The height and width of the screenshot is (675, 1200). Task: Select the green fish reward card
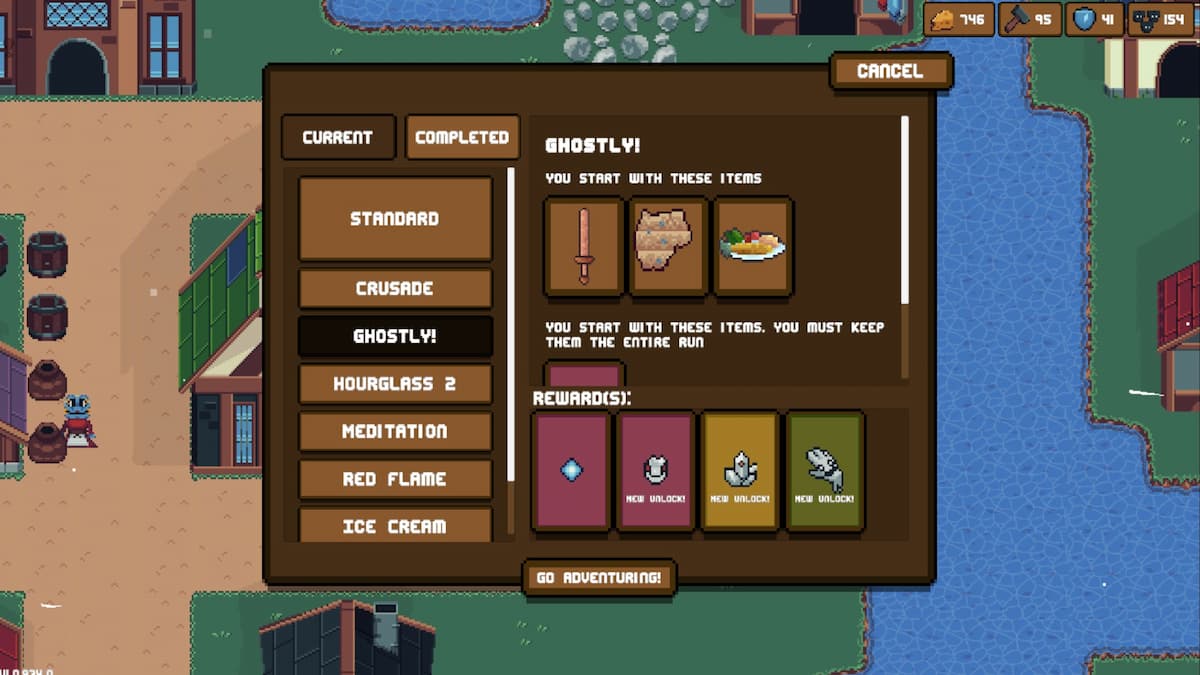825,470
